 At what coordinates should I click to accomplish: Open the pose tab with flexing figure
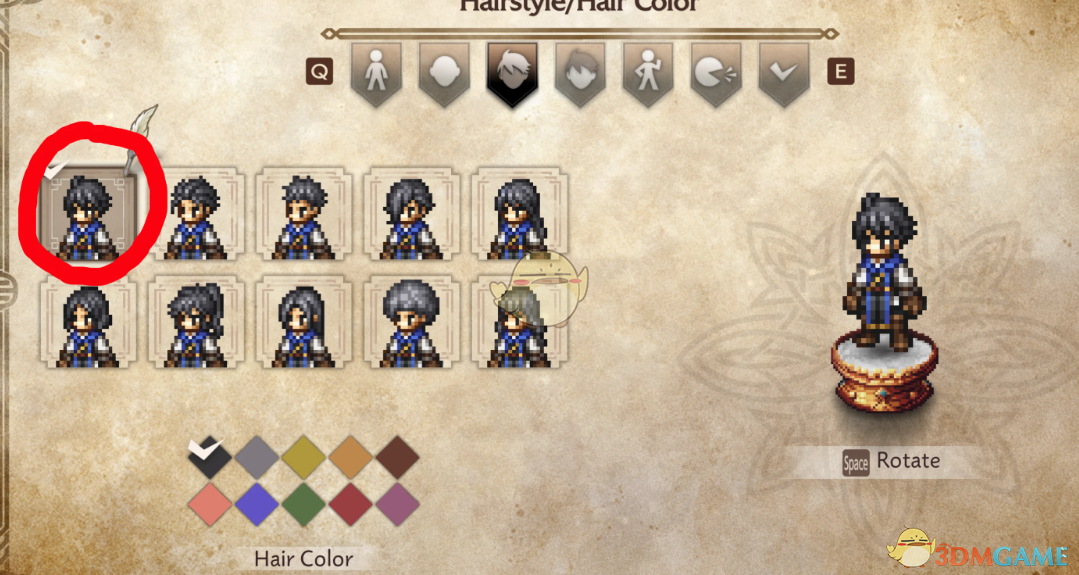(x=648, y=72)
